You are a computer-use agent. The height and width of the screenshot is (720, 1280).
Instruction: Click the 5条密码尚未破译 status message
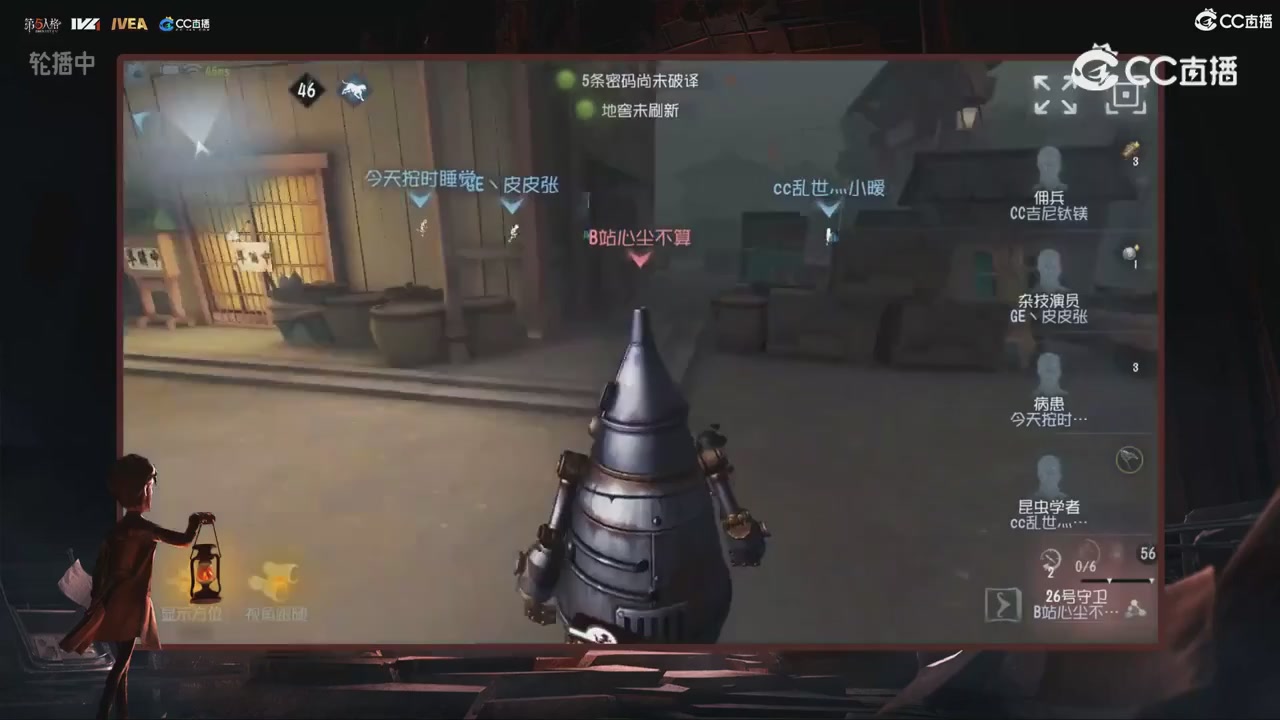(x=630, y=81)
